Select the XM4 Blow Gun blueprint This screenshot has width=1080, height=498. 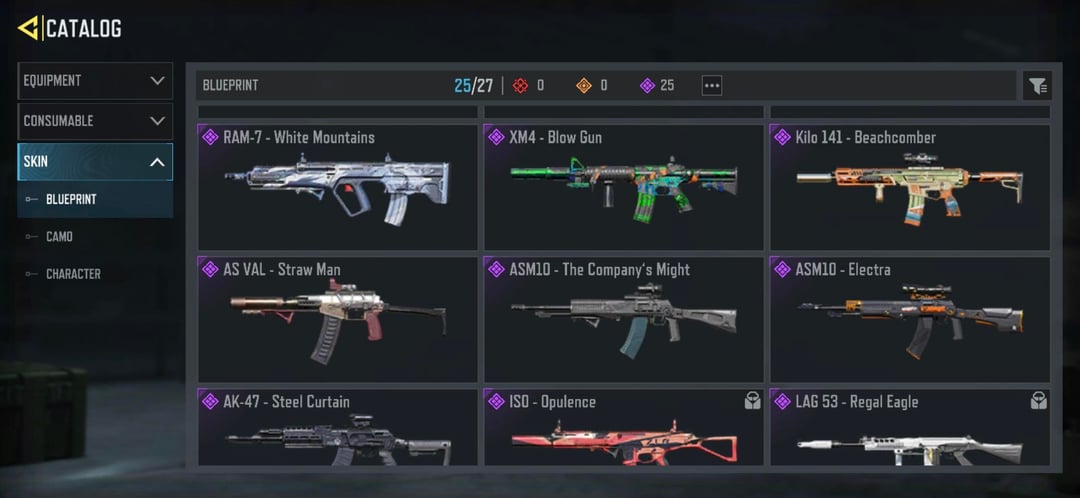click(624, 187)
